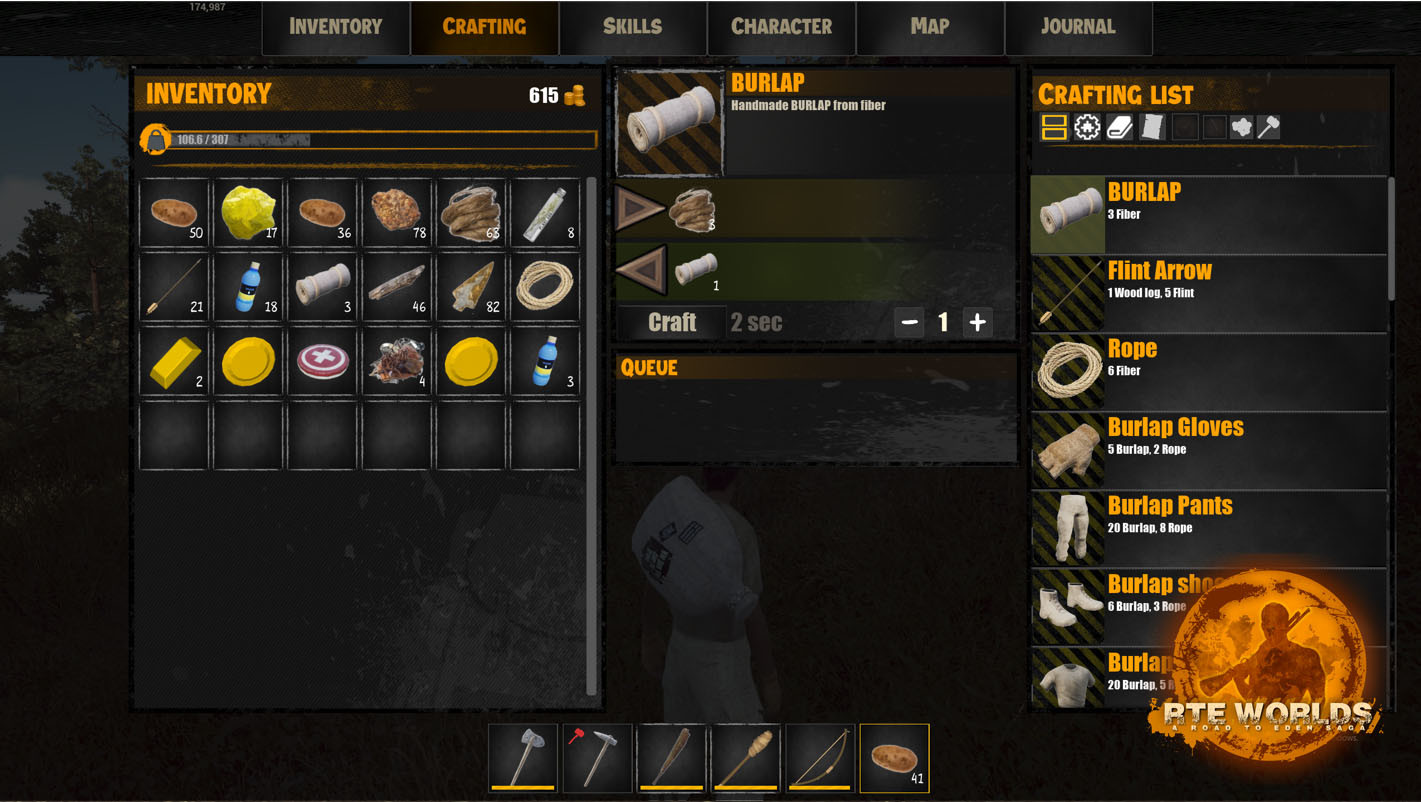Show the Character tab
1421x802 pixels.
[x=781, y=27]
